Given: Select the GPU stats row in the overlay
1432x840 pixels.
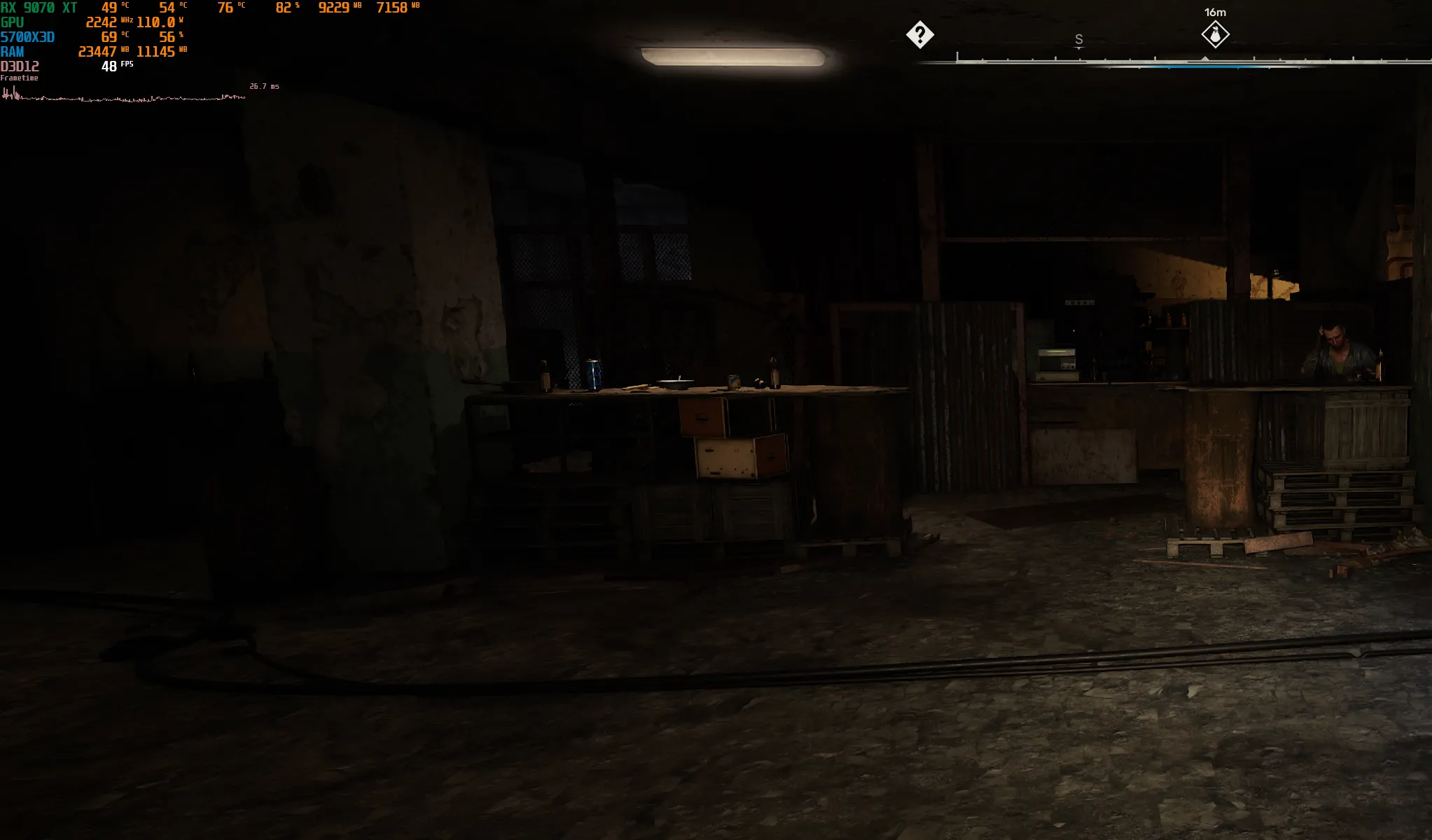Looking at the screenshot, I should click(x=13, y=22).
